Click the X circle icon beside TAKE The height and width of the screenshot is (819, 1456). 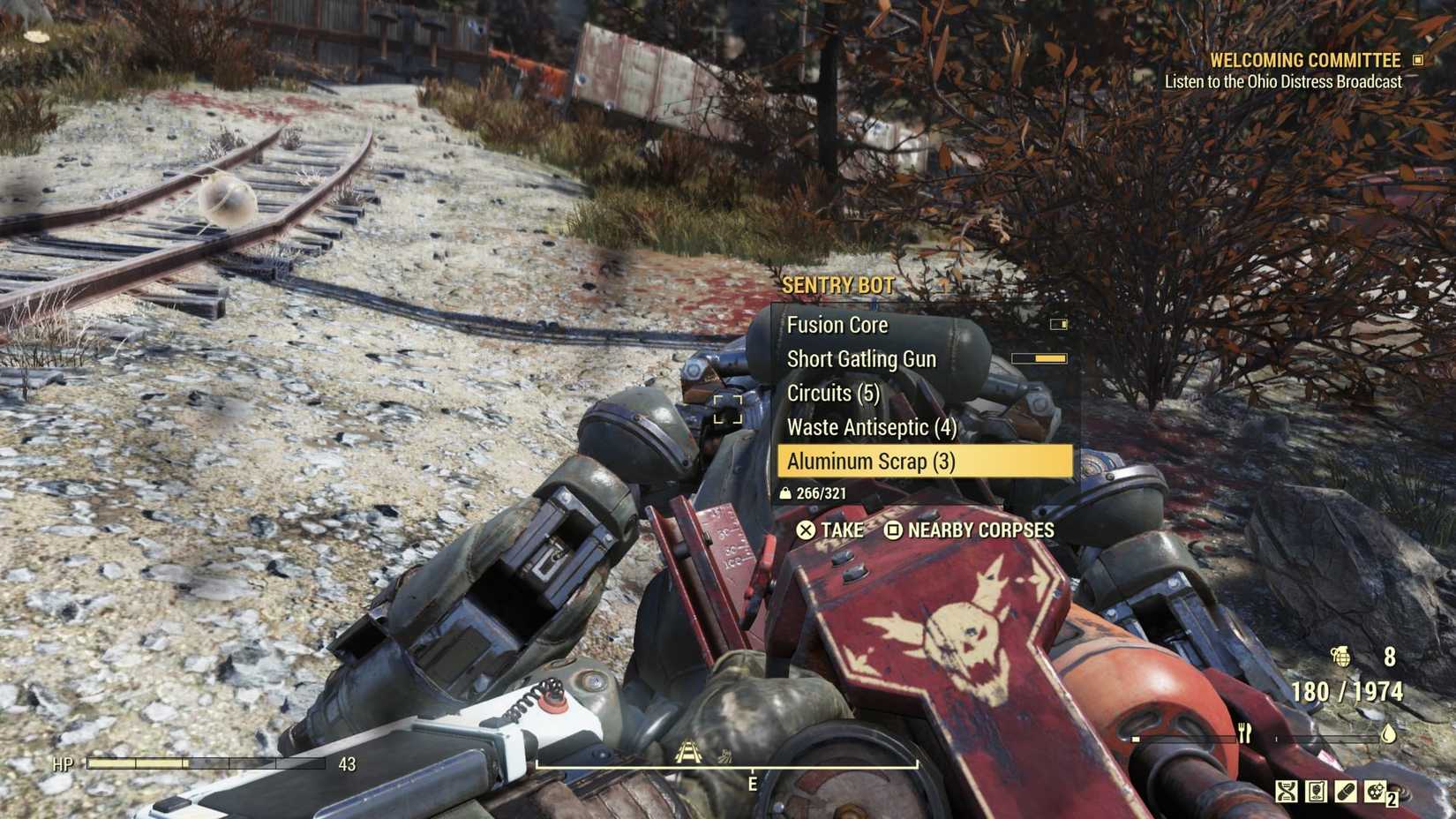click(x=804, y=530)
